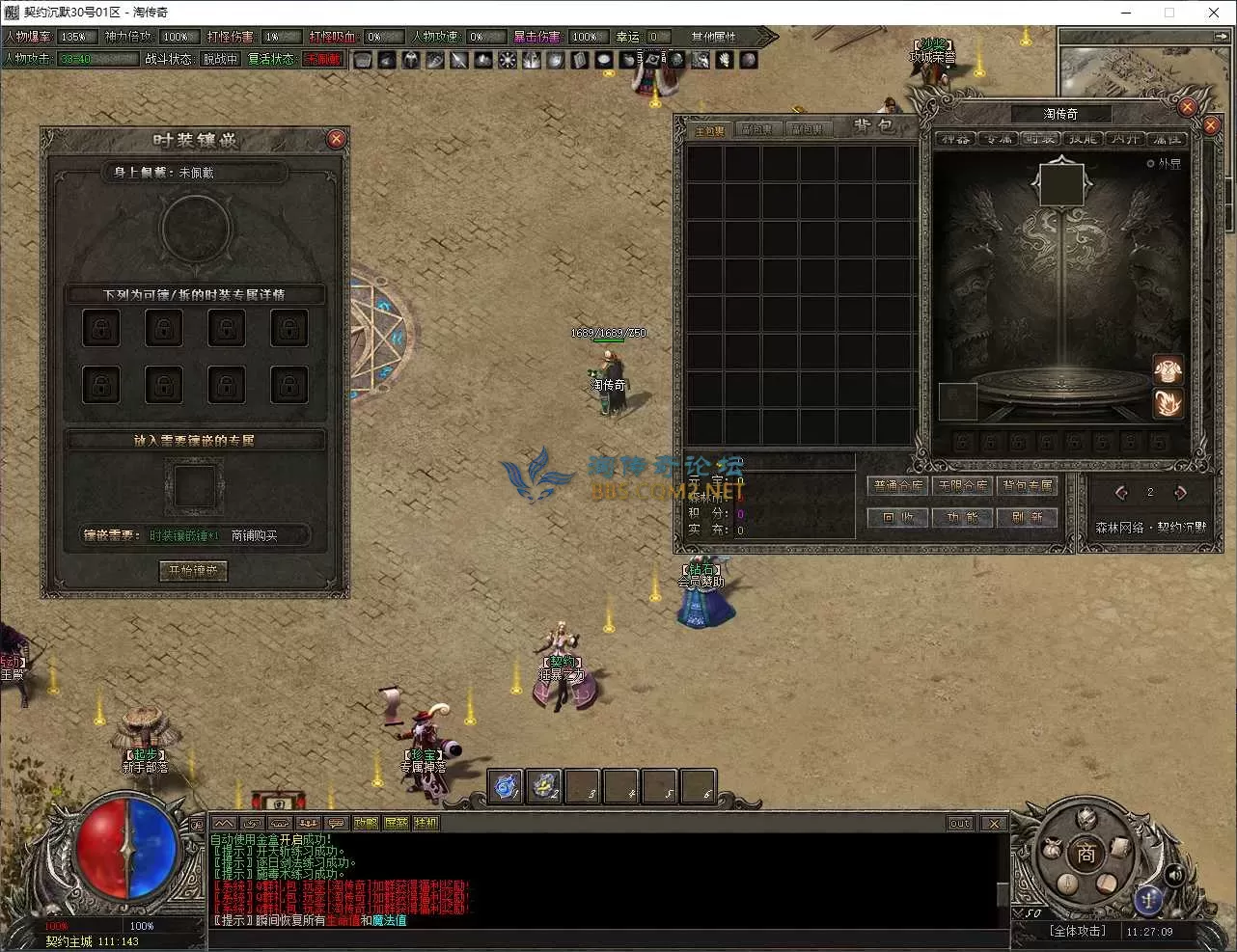The width and height of the screenshot is (1237, 952).
Task: Open the 功能 menu in the bag
Action: [963, 518]
